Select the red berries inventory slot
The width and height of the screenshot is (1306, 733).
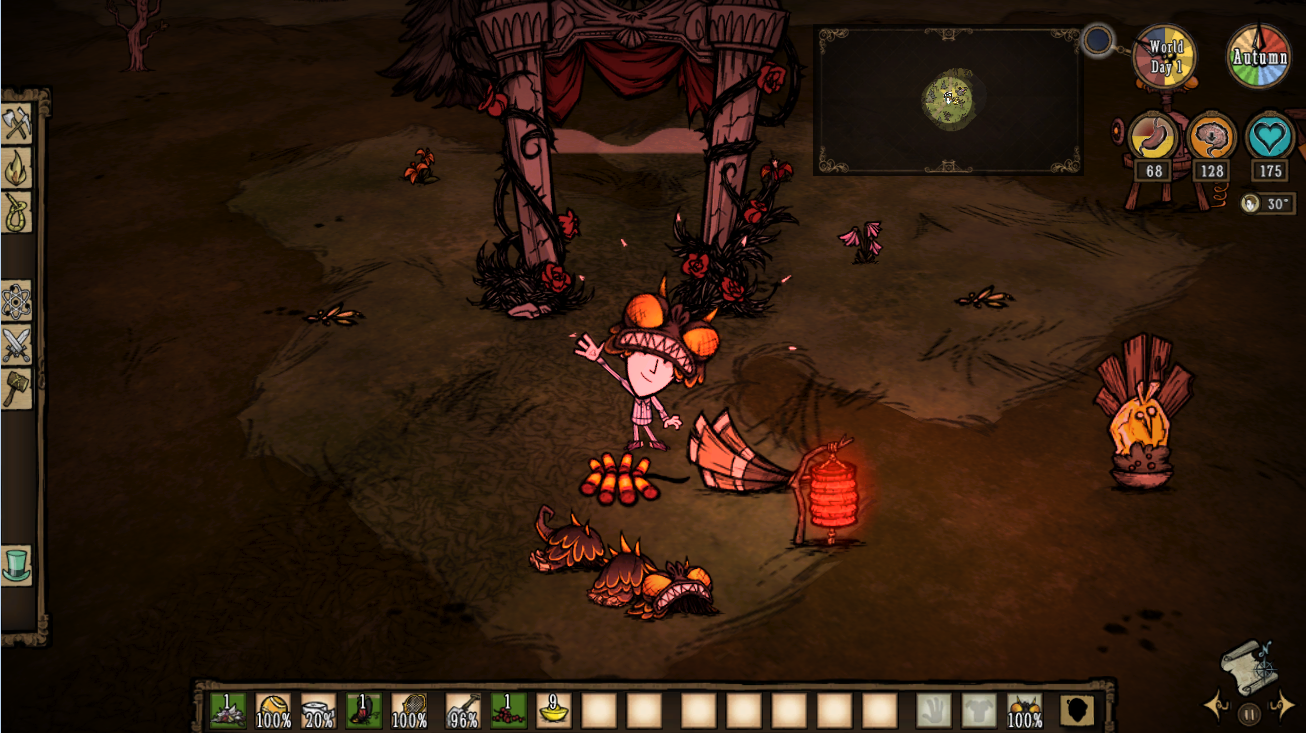click(x=508, y=710)
